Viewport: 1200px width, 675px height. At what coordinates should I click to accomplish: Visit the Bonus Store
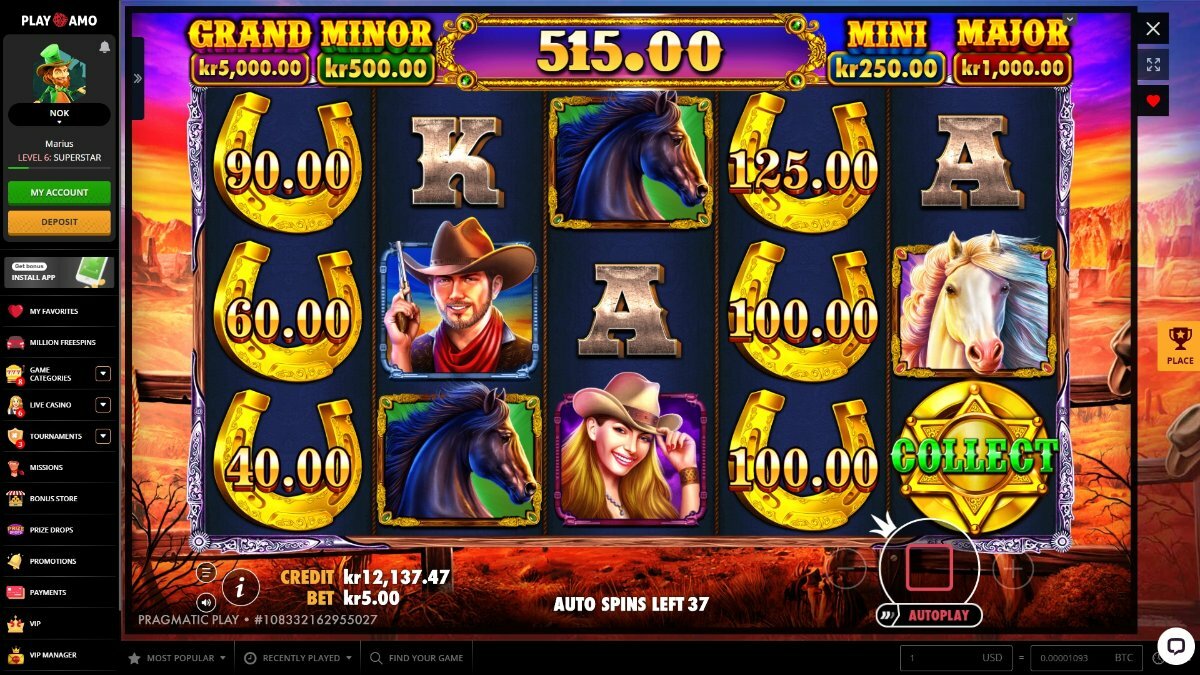53,498
